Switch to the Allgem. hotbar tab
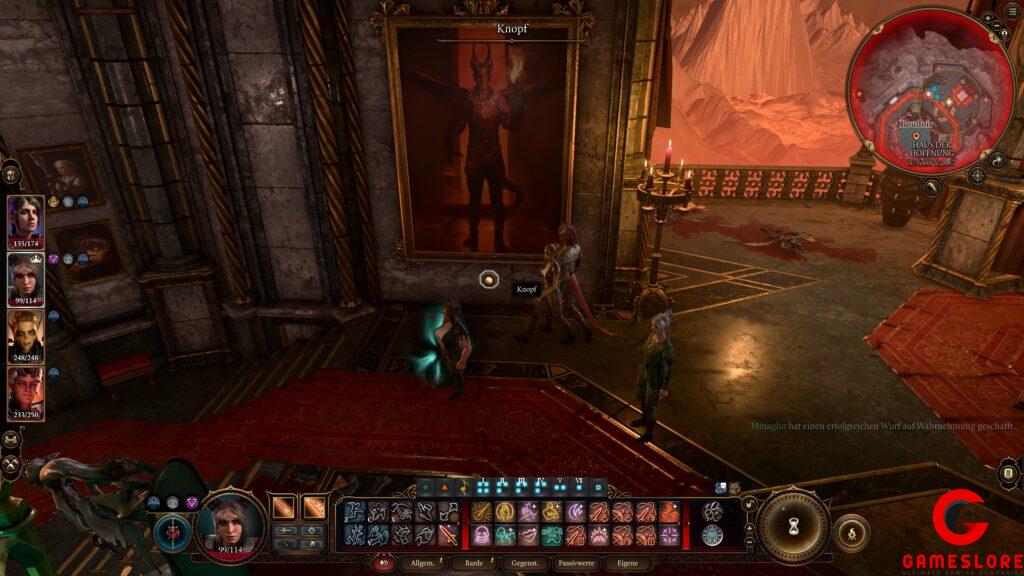 pyautogui.click(x=420, y=564)
